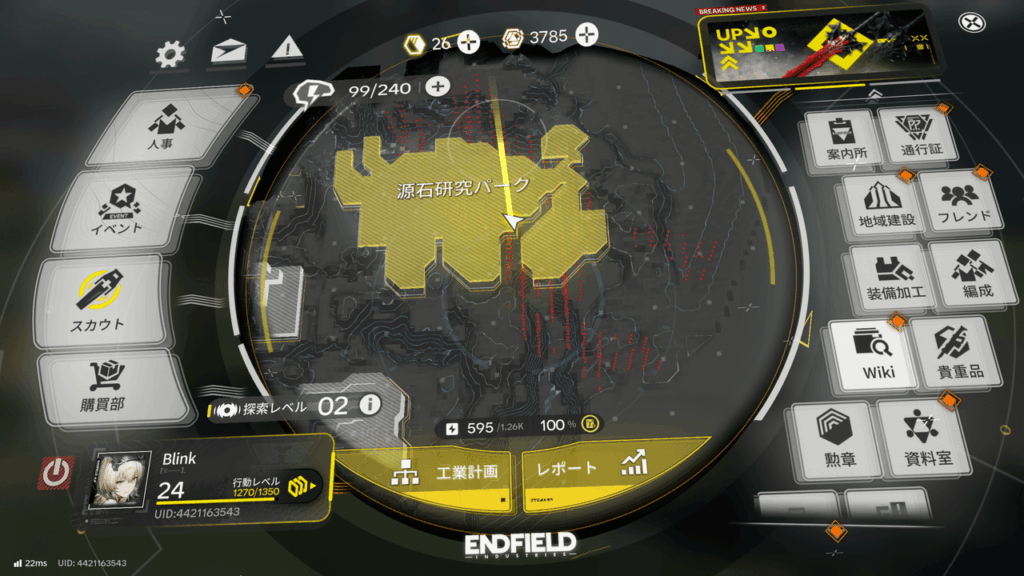This screenshot has width=1024, height=576.
Task: Select the スカウト menu entry
Action: coord(98,300)
